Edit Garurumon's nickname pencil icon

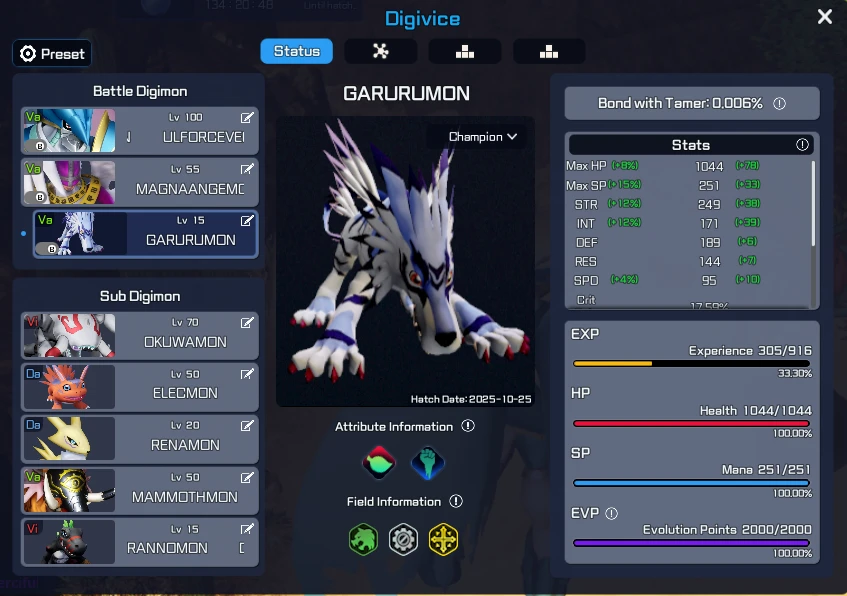click(x=247, y=220)
